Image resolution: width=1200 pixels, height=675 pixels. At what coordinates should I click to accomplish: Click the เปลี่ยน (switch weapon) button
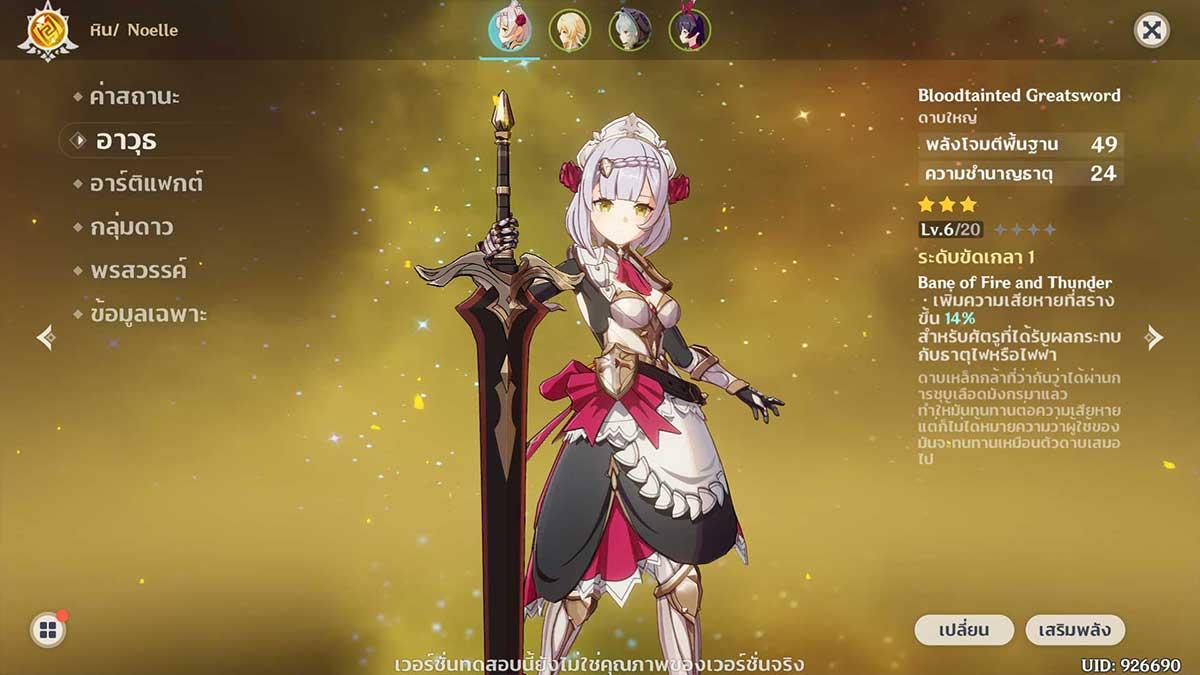964,630
